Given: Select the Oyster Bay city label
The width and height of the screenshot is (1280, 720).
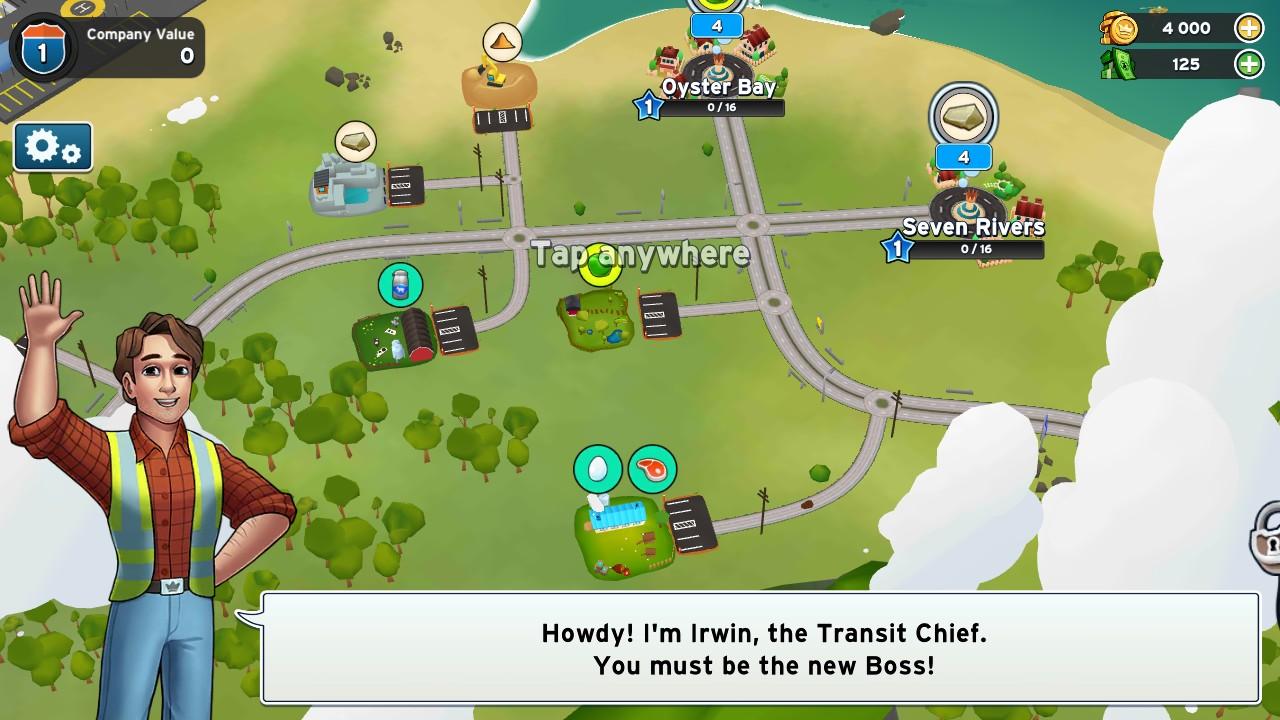Looking at the screenshot, I should pos(718,87).
